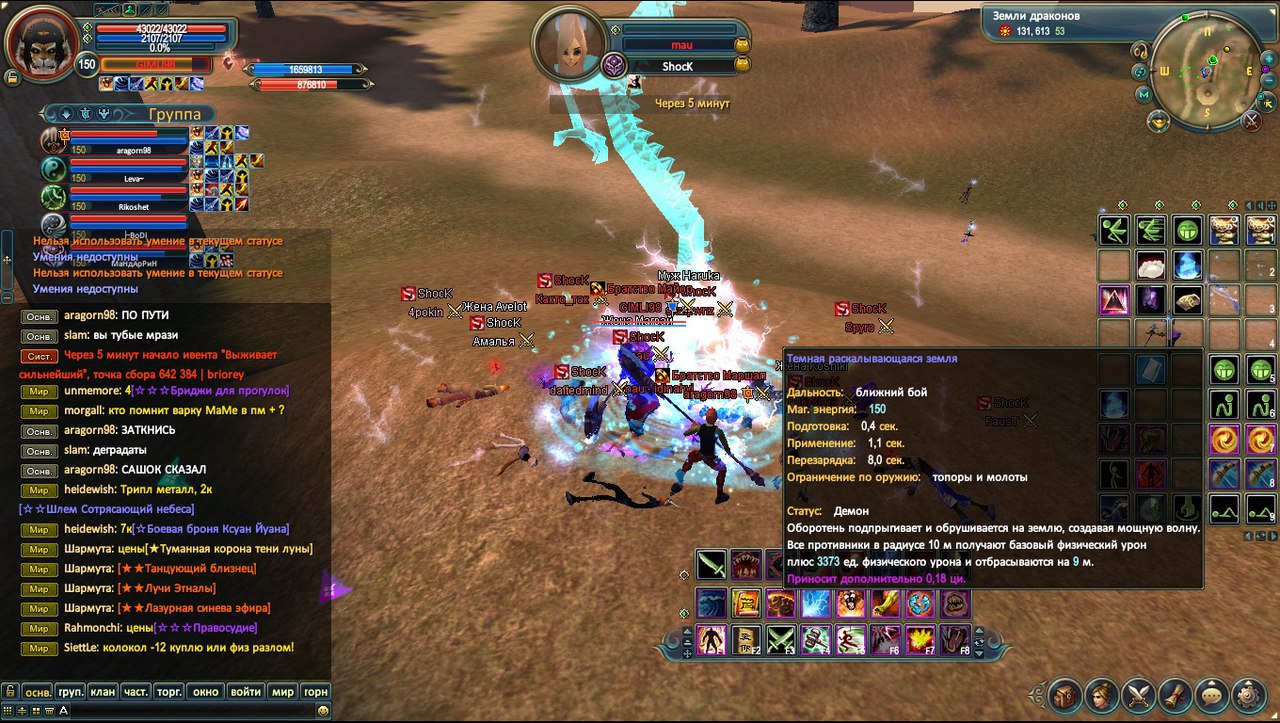Click the gold ingot shop button
Screen dimensions: 1280x723
(1159, 121)
